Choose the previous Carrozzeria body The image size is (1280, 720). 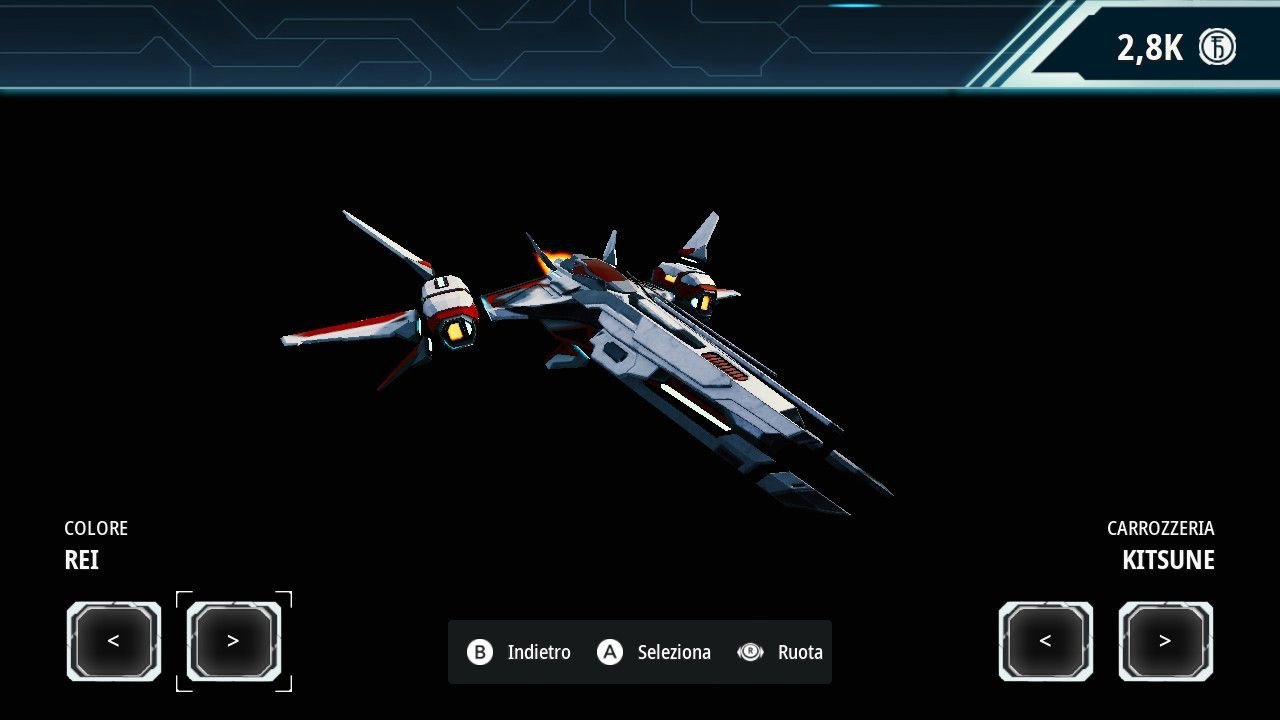tap(1045, 641)
